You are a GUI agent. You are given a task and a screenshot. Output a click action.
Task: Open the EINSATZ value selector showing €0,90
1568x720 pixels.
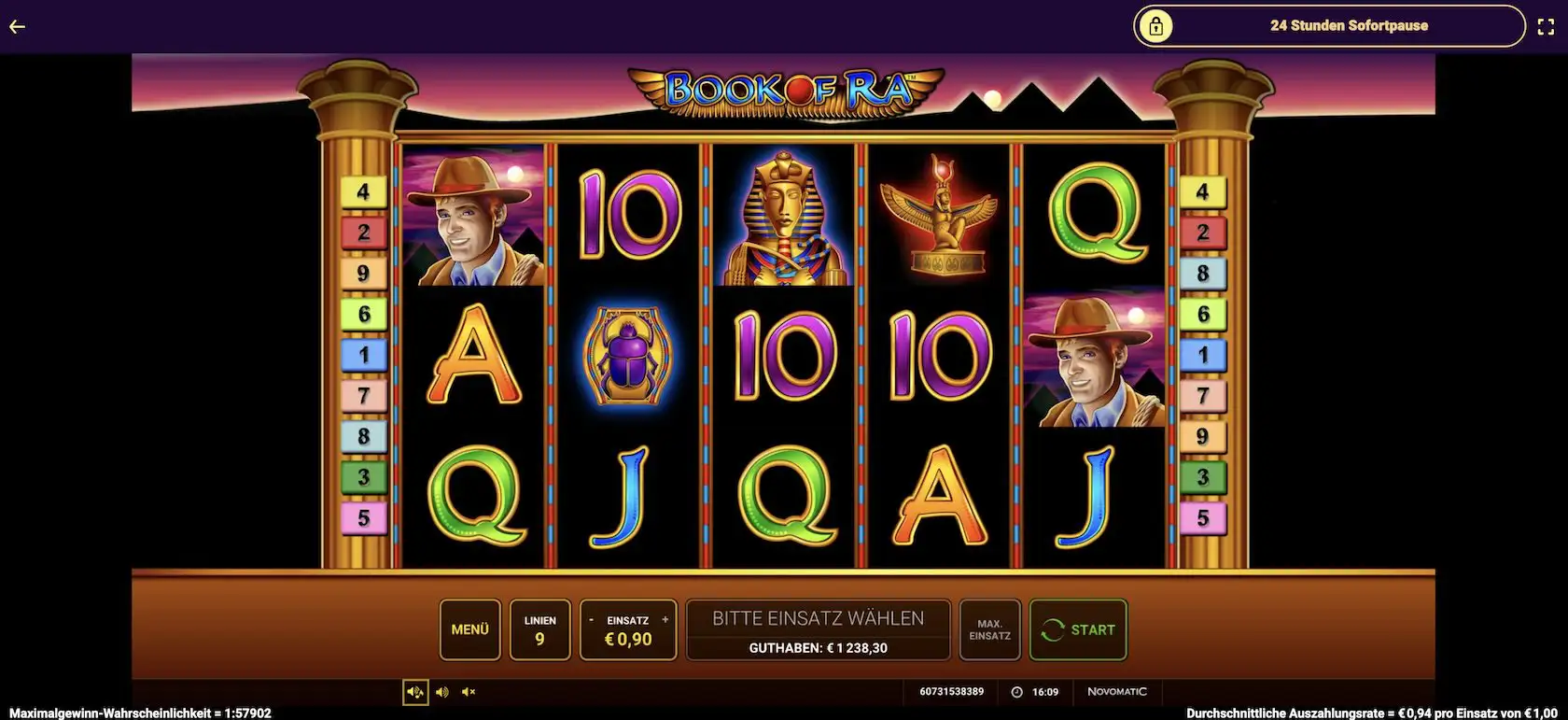click(627, 636)
